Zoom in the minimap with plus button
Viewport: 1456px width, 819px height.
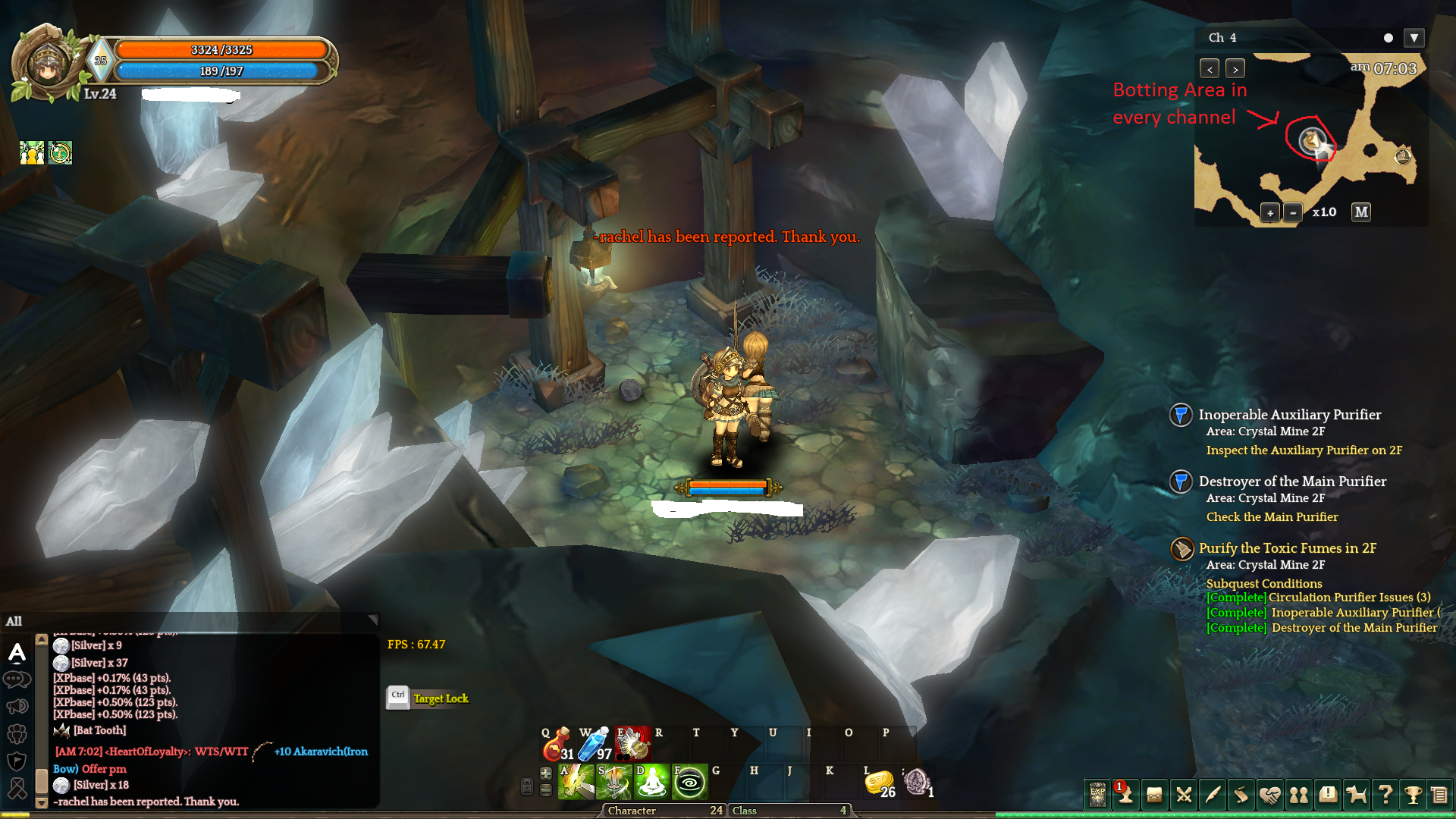coord(1270,212)
